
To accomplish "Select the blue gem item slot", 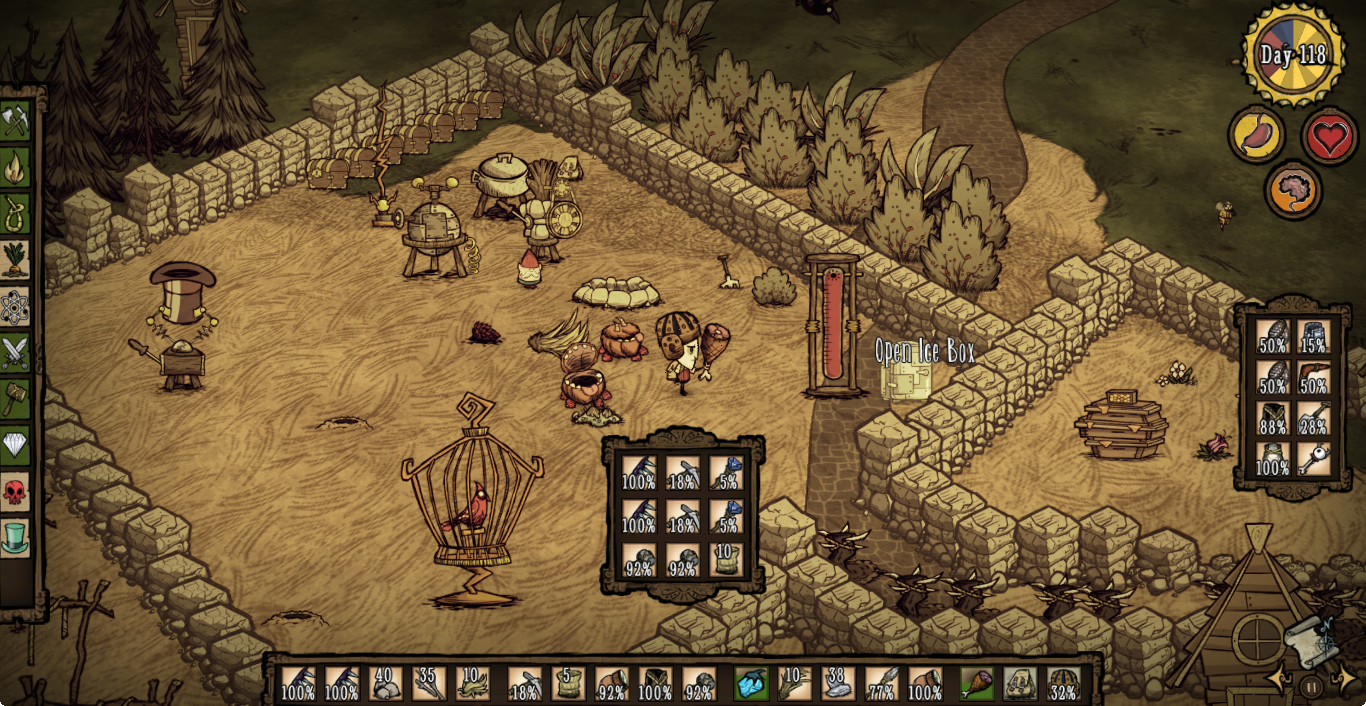I will tap(751, 684).
